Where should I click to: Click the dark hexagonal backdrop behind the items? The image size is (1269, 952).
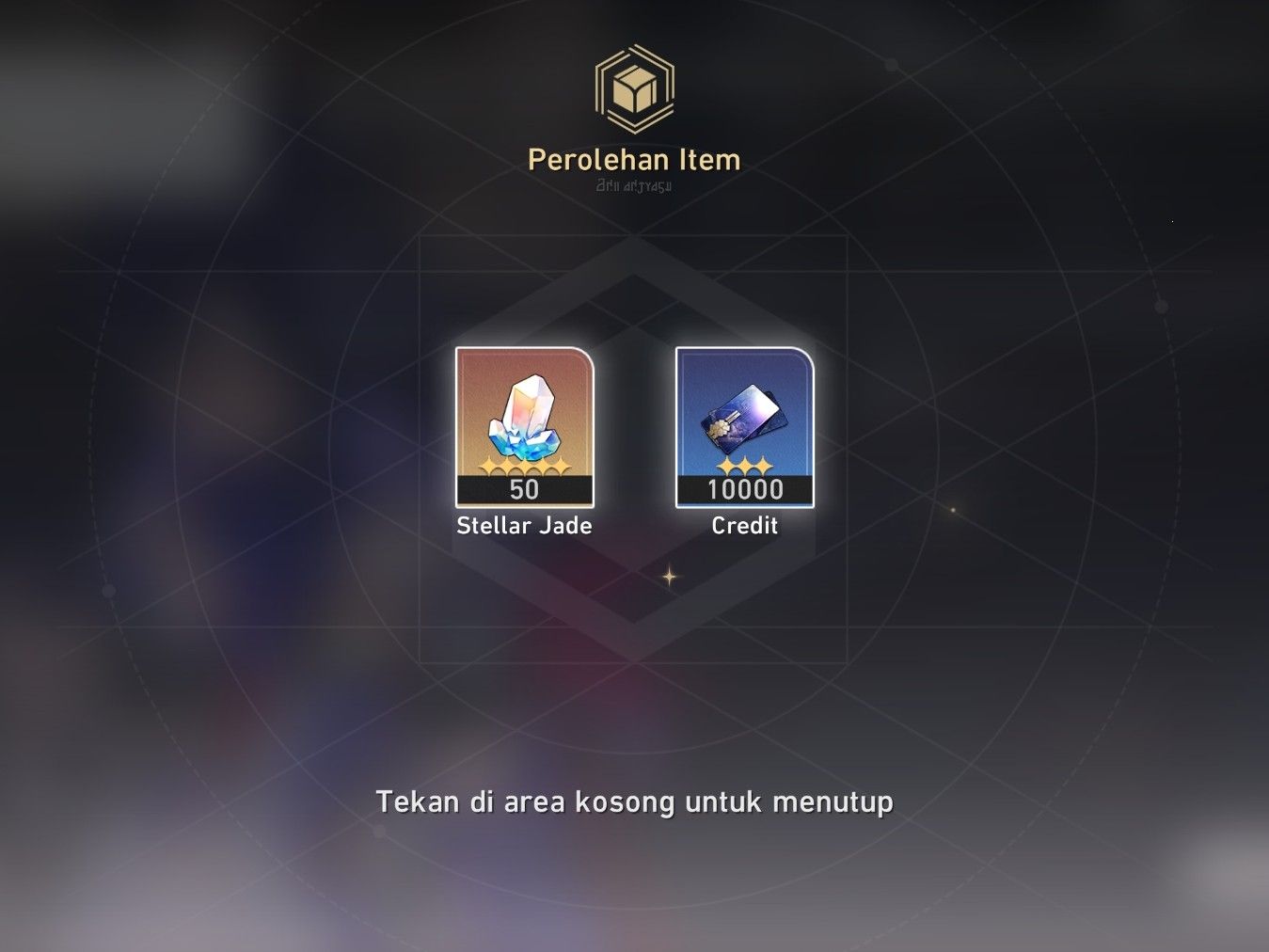point(634,301)
